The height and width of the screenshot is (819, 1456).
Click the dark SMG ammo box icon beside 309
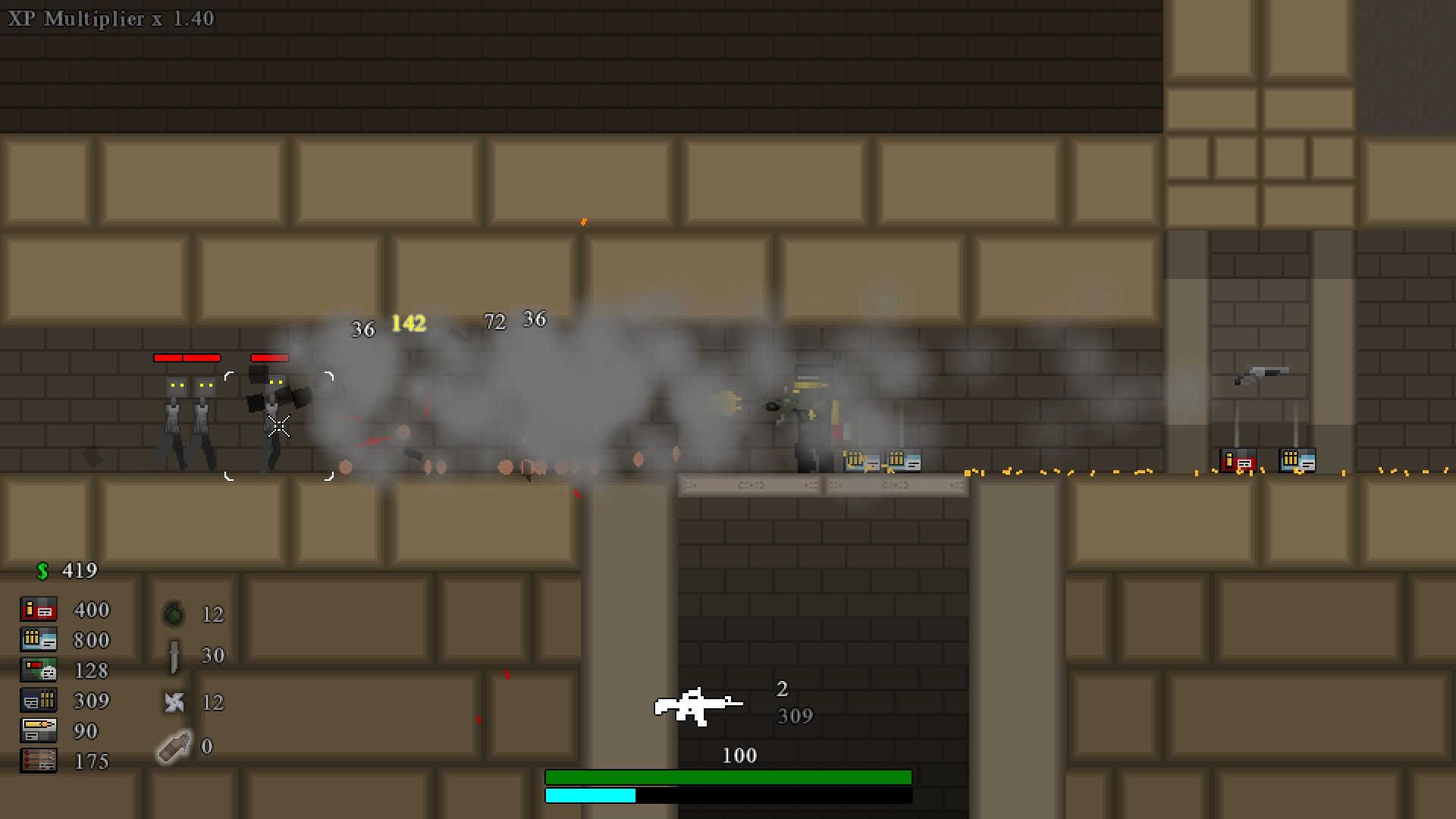38,700
